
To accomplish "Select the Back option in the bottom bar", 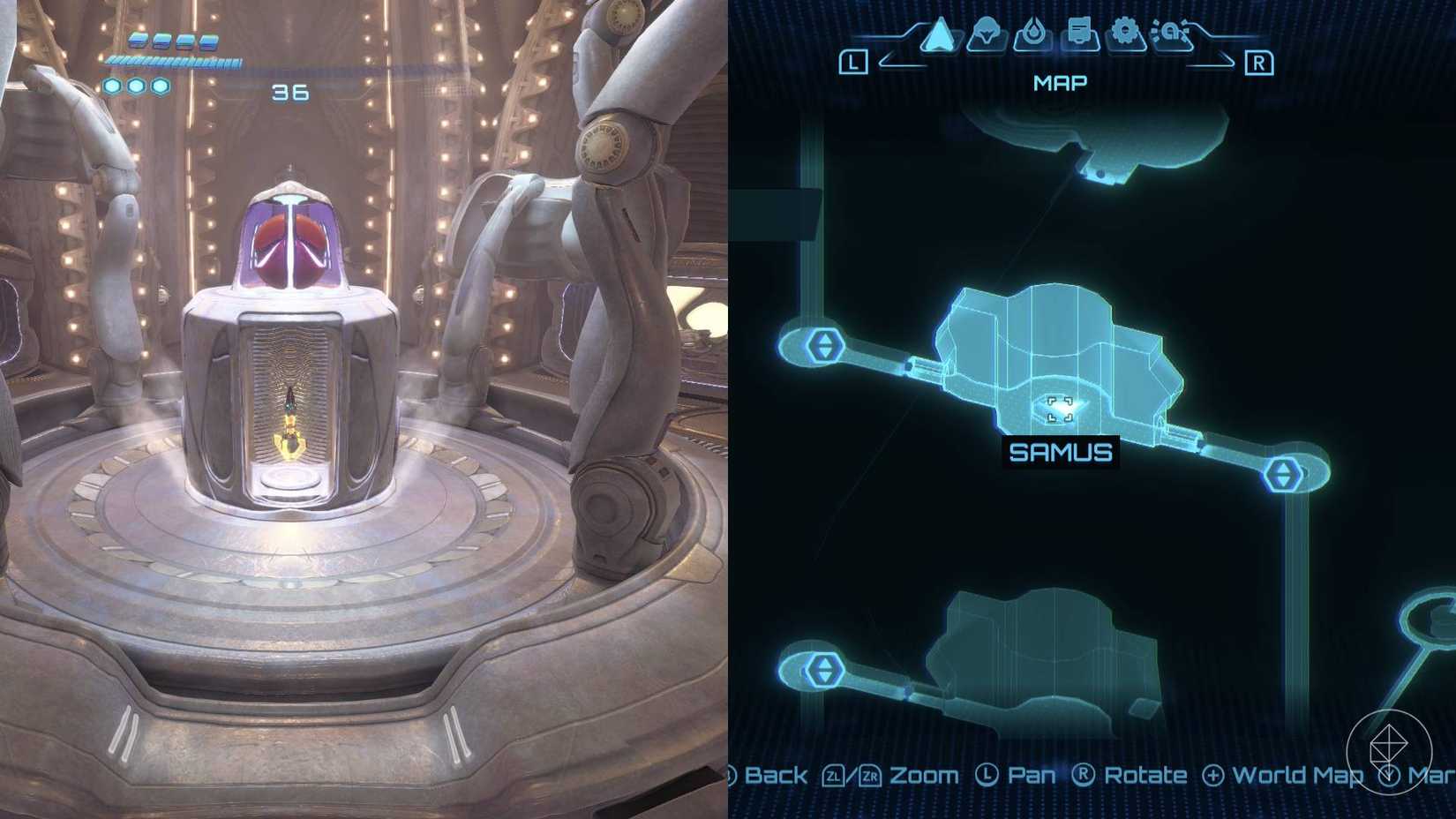I will coord(776,776).
